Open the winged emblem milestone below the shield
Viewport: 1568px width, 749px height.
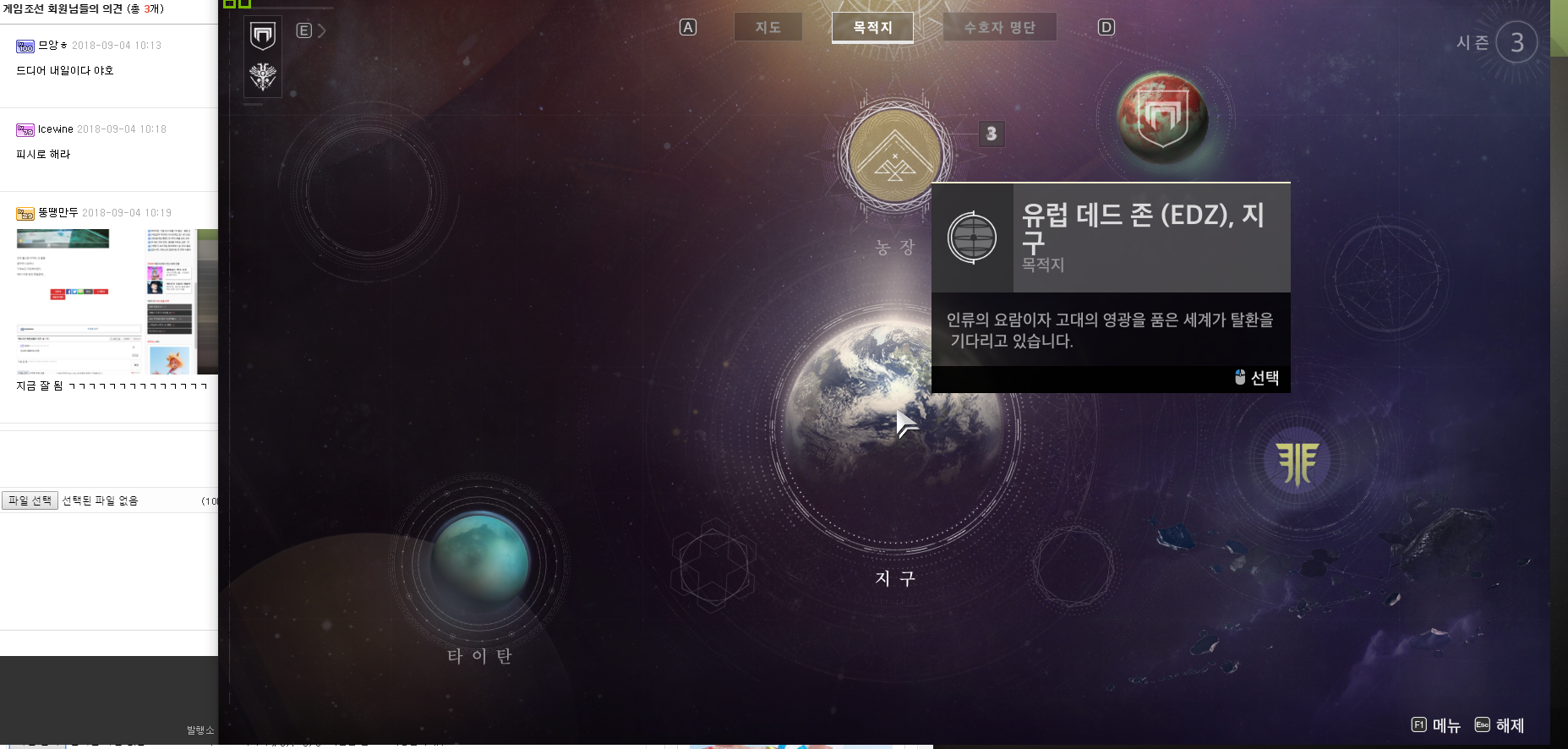pyautogui.click(x=263, y=77)
